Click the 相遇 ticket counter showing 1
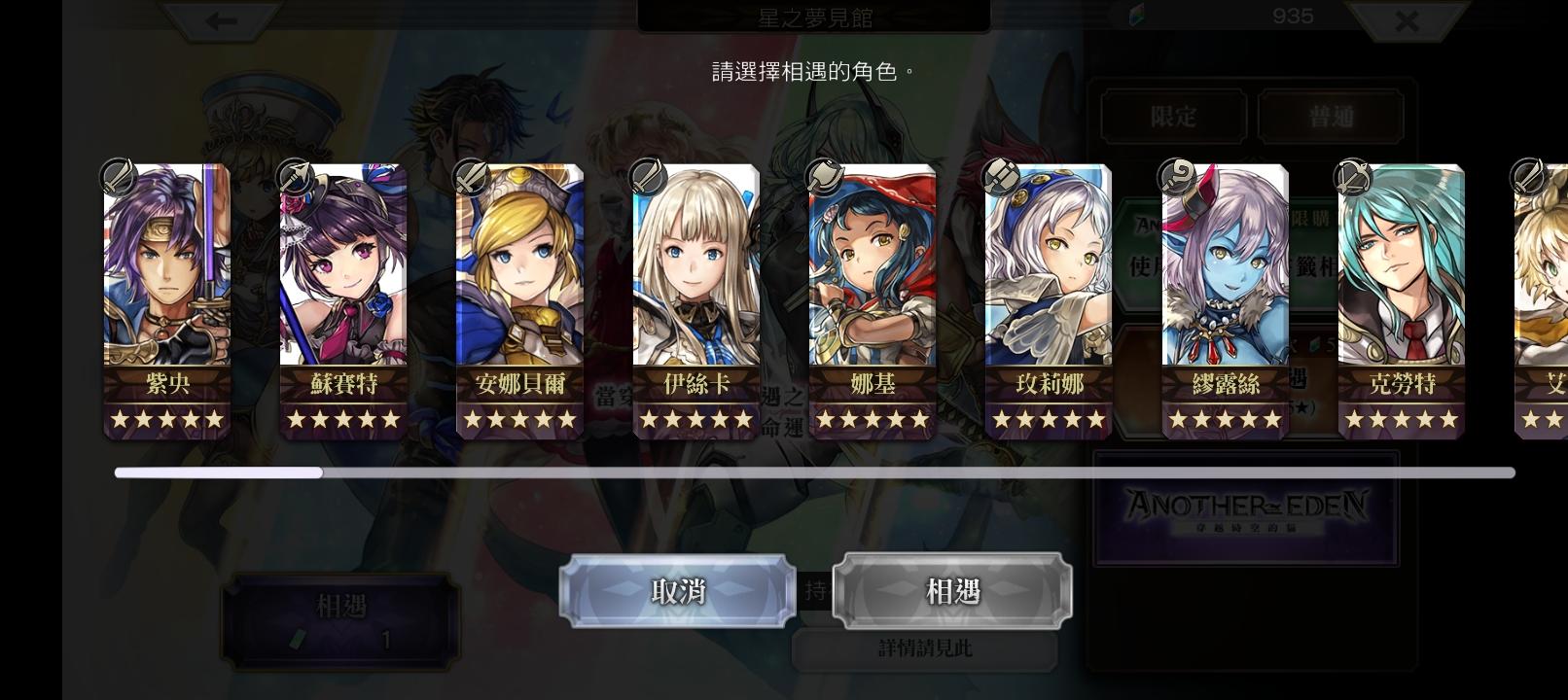Image resolution: width=1568 pixels, height=700 pixels. 339,619
